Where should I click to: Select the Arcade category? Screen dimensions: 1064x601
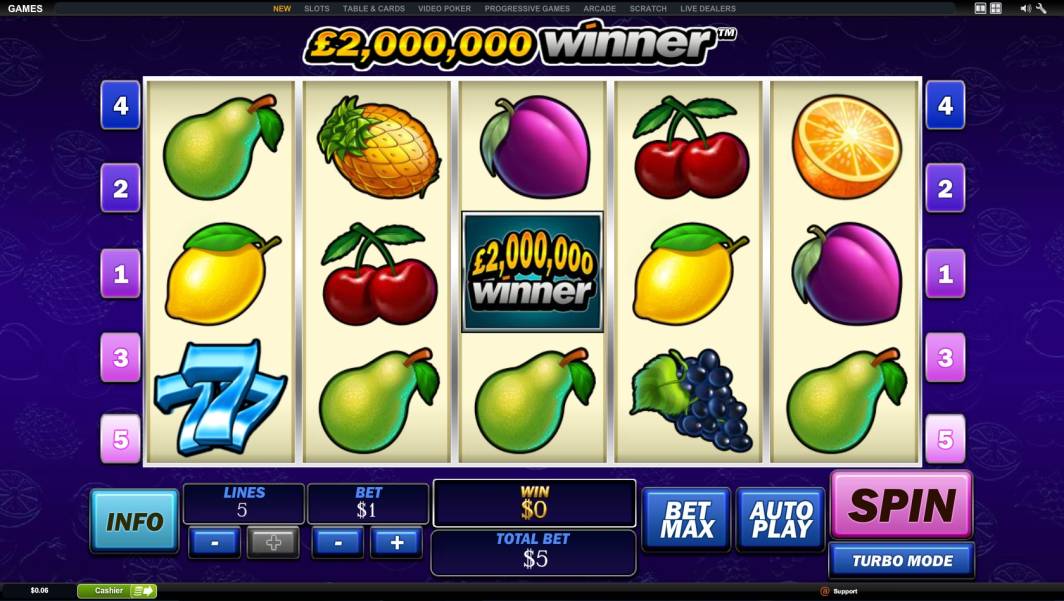coord(599,9)
